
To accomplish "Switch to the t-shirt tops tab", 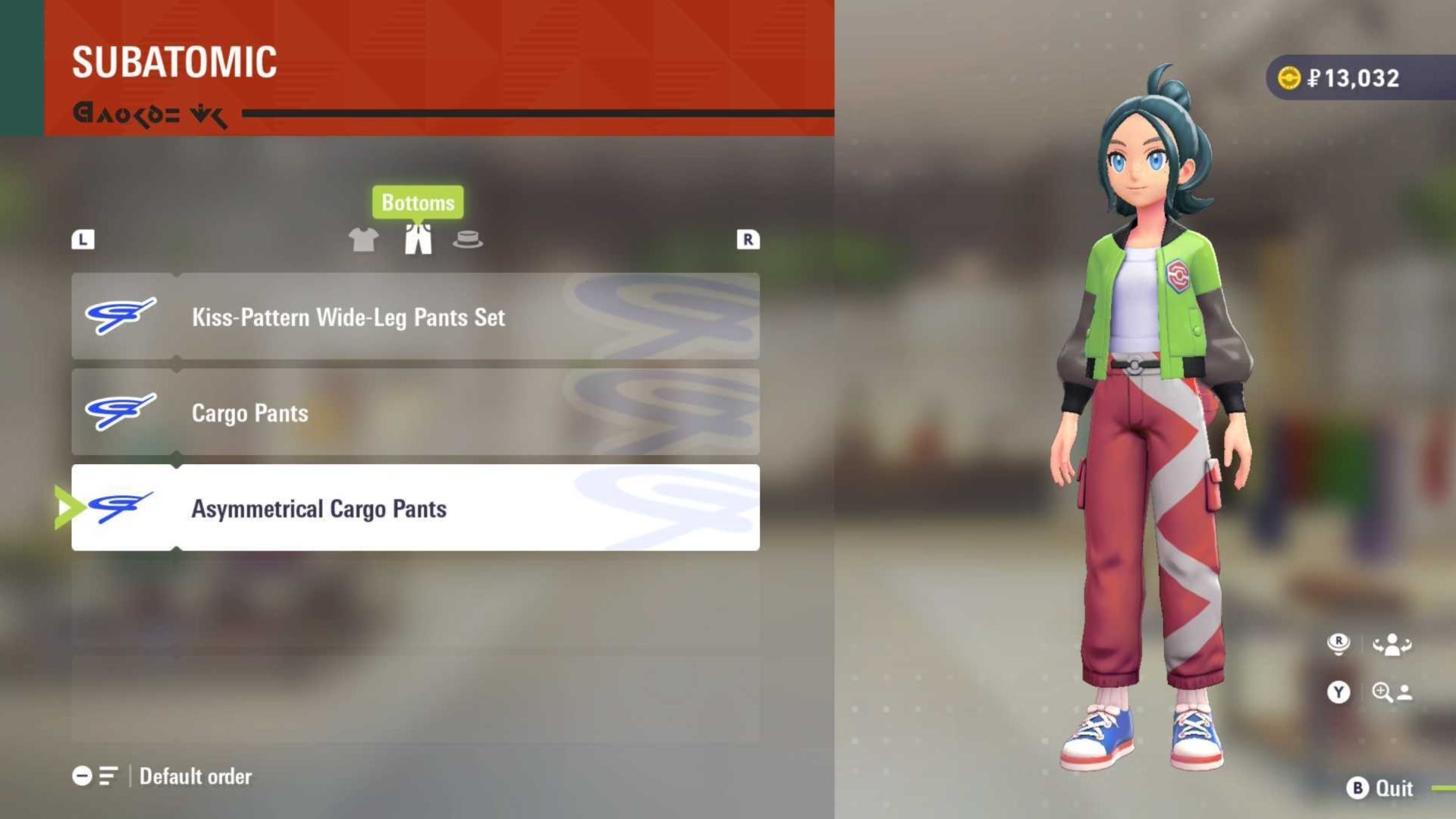I will point(363,240).
